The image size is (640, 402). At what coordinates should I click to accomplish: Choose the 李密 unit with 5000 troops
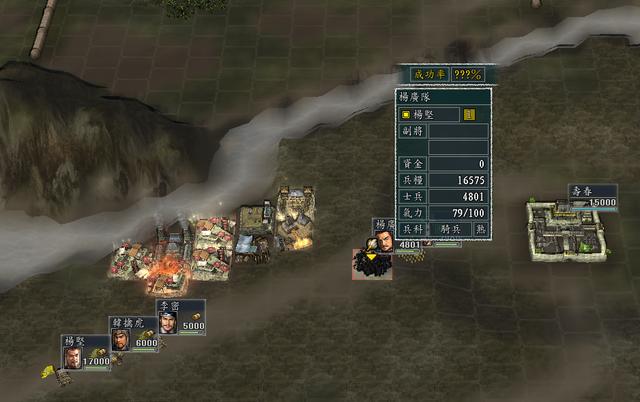click(167, 320)
